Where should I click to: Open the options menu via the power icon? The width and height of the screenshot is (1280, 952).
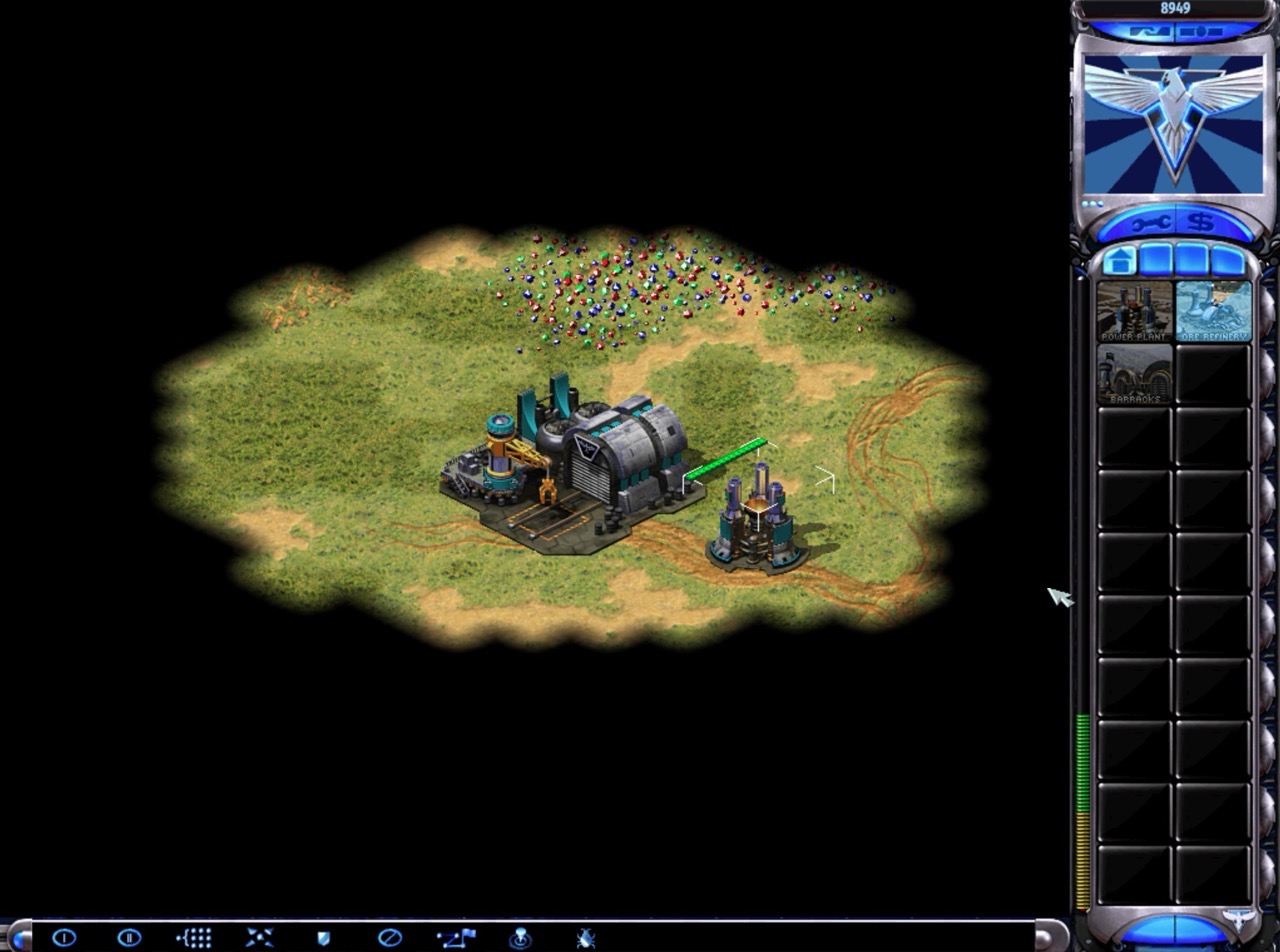62,937
